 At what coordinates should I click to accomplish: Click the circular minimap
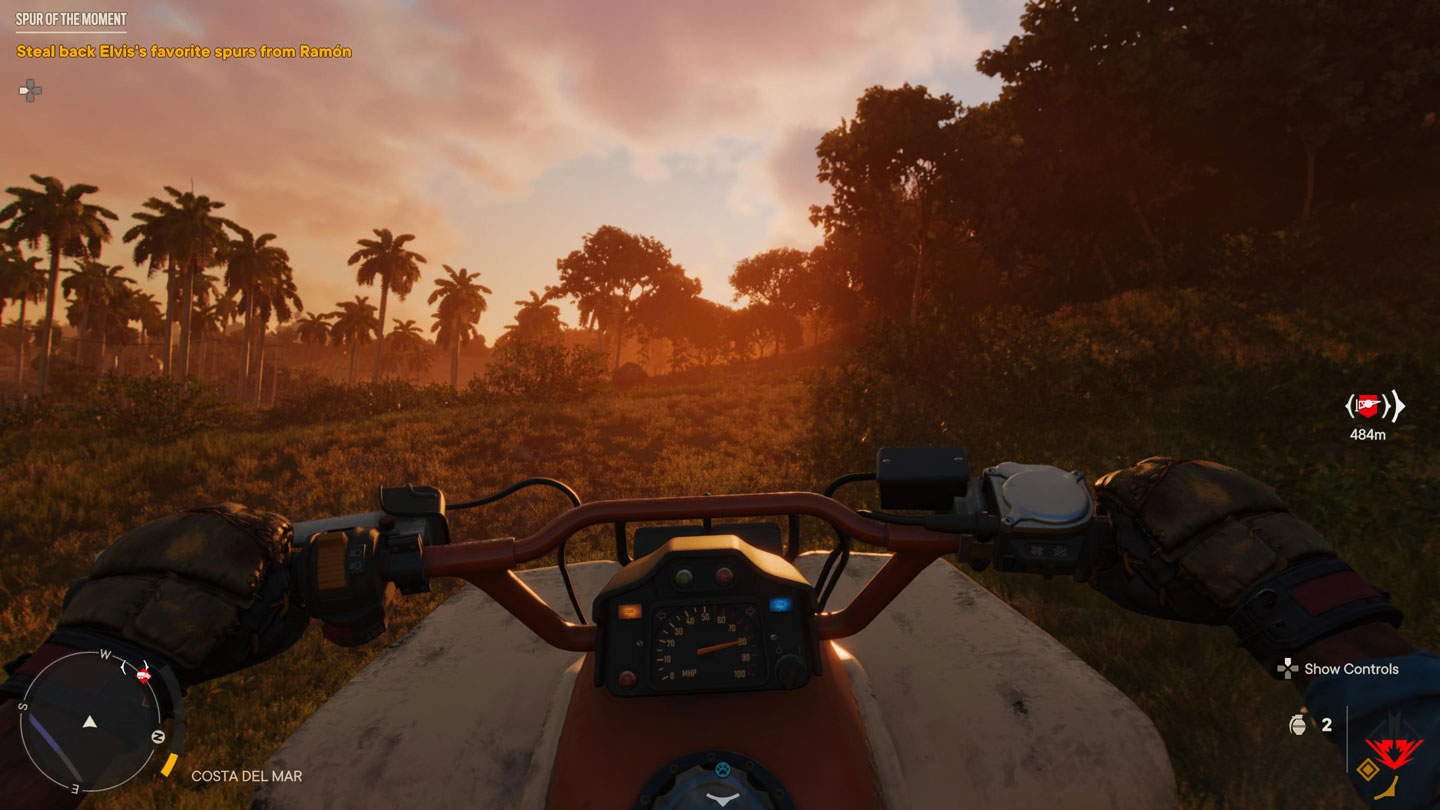click(90, 721)
